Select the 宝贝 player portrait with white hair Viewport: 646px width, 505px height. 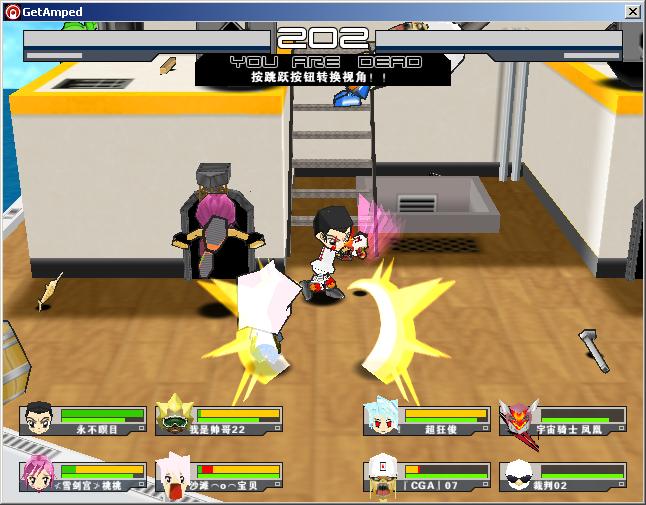[174, 475]
